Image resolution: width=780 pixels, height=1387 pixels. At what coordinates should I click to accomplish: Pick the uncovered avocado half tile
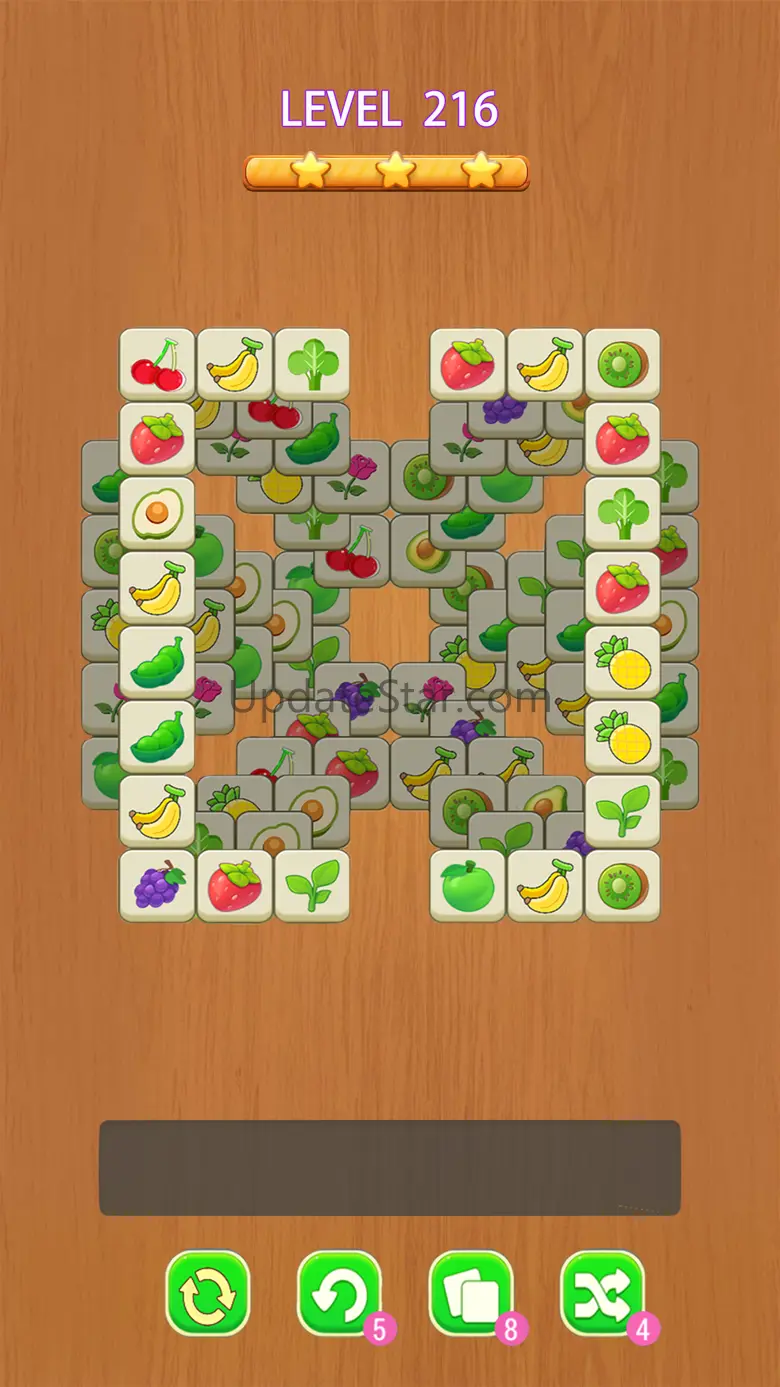157,513
